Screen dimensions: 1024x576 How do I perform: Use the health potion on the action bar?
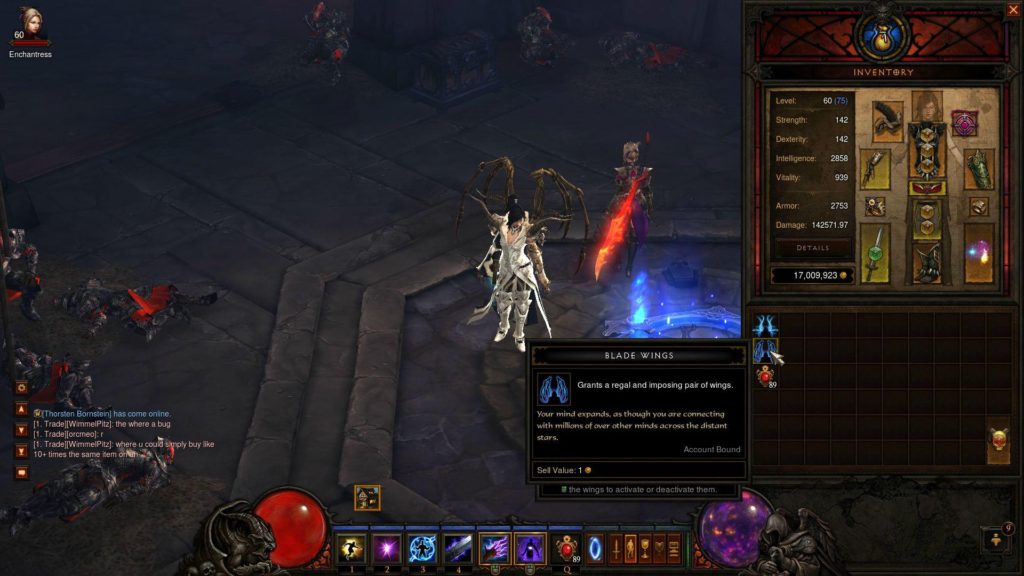(x=569, y=548)
